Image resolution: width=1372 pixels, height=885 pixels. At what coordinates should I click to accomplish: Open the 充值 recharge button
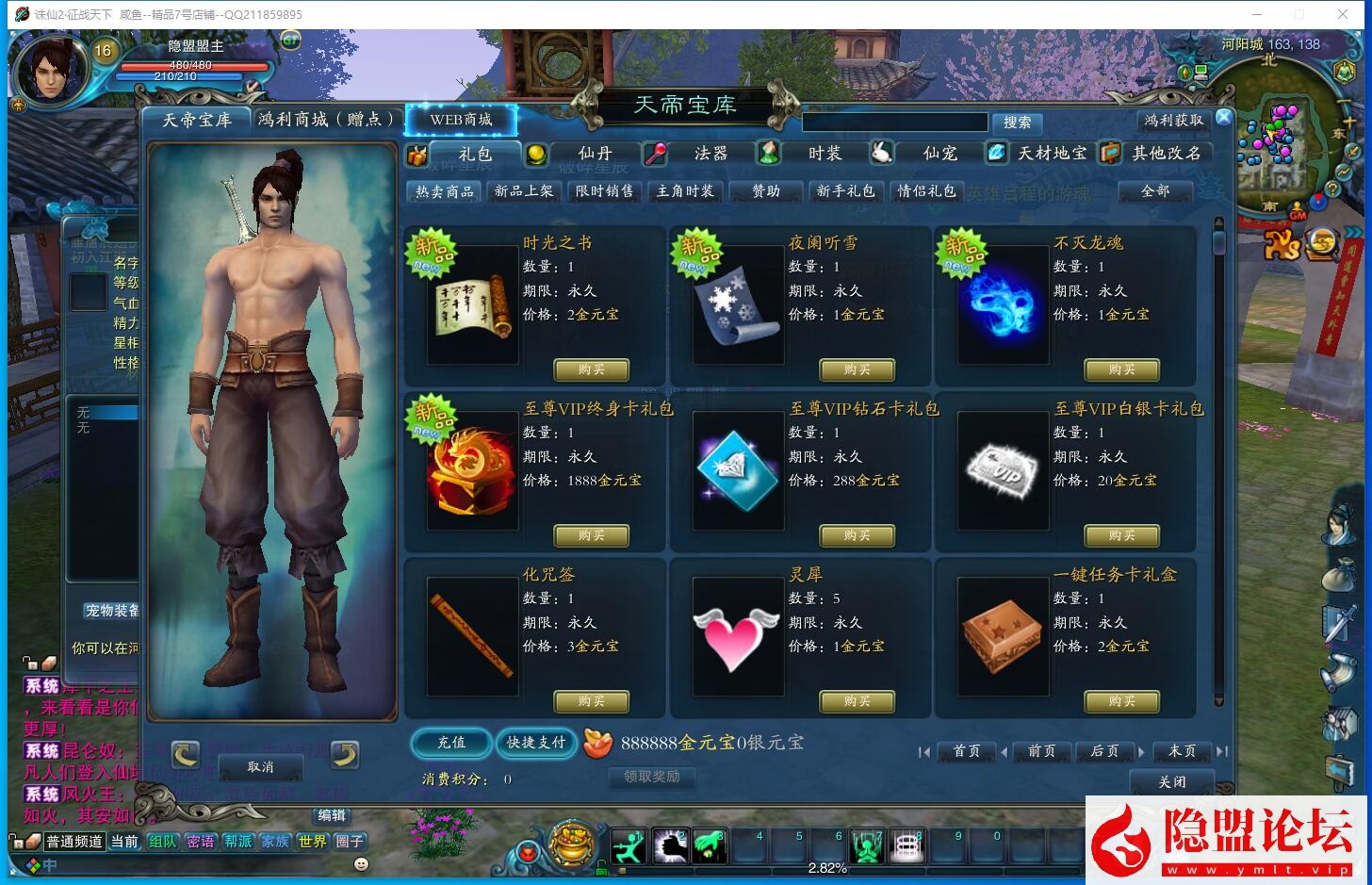tap(451, 743)
